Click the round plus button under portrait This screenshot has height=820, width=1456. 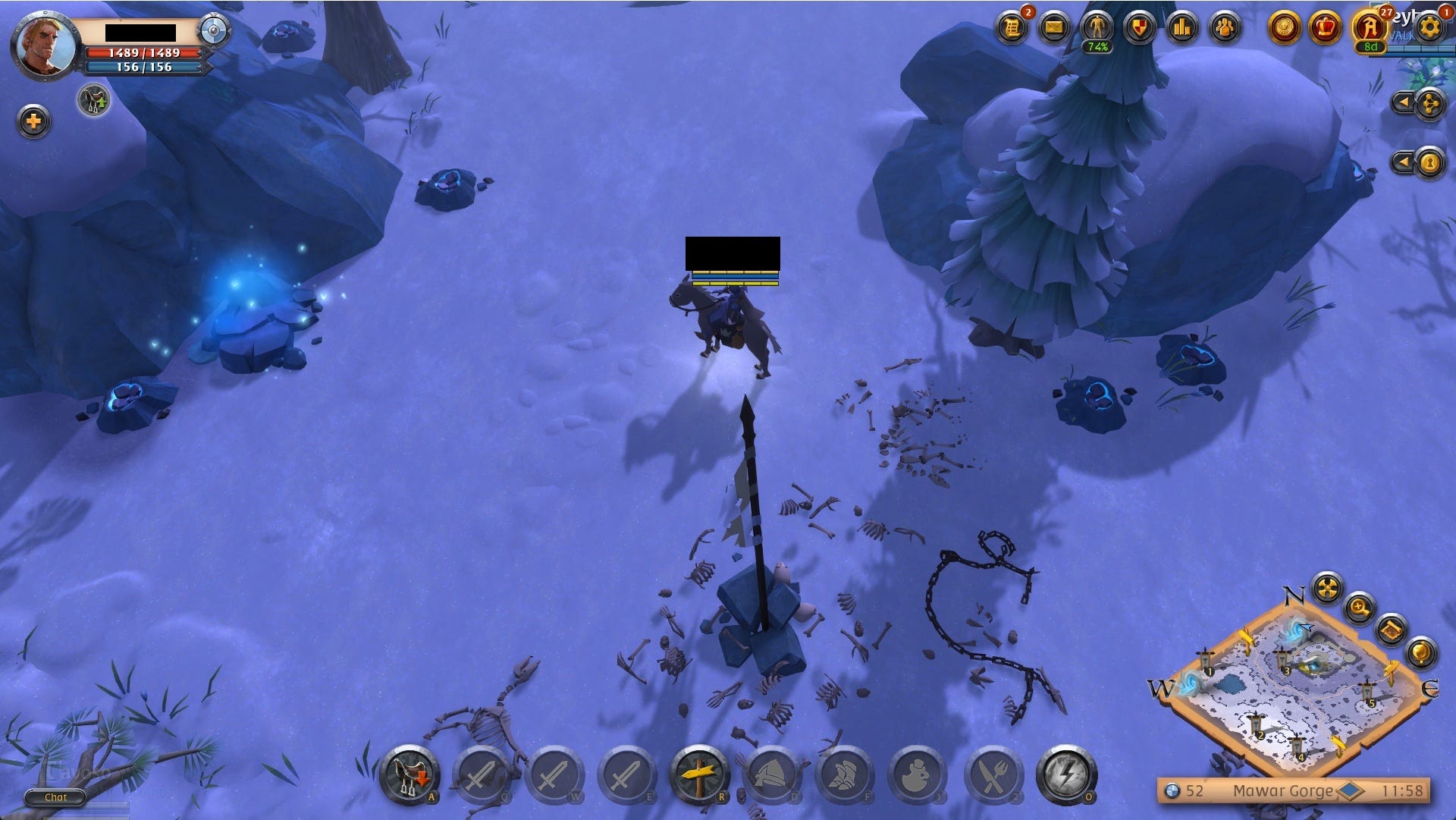point(34,121)
